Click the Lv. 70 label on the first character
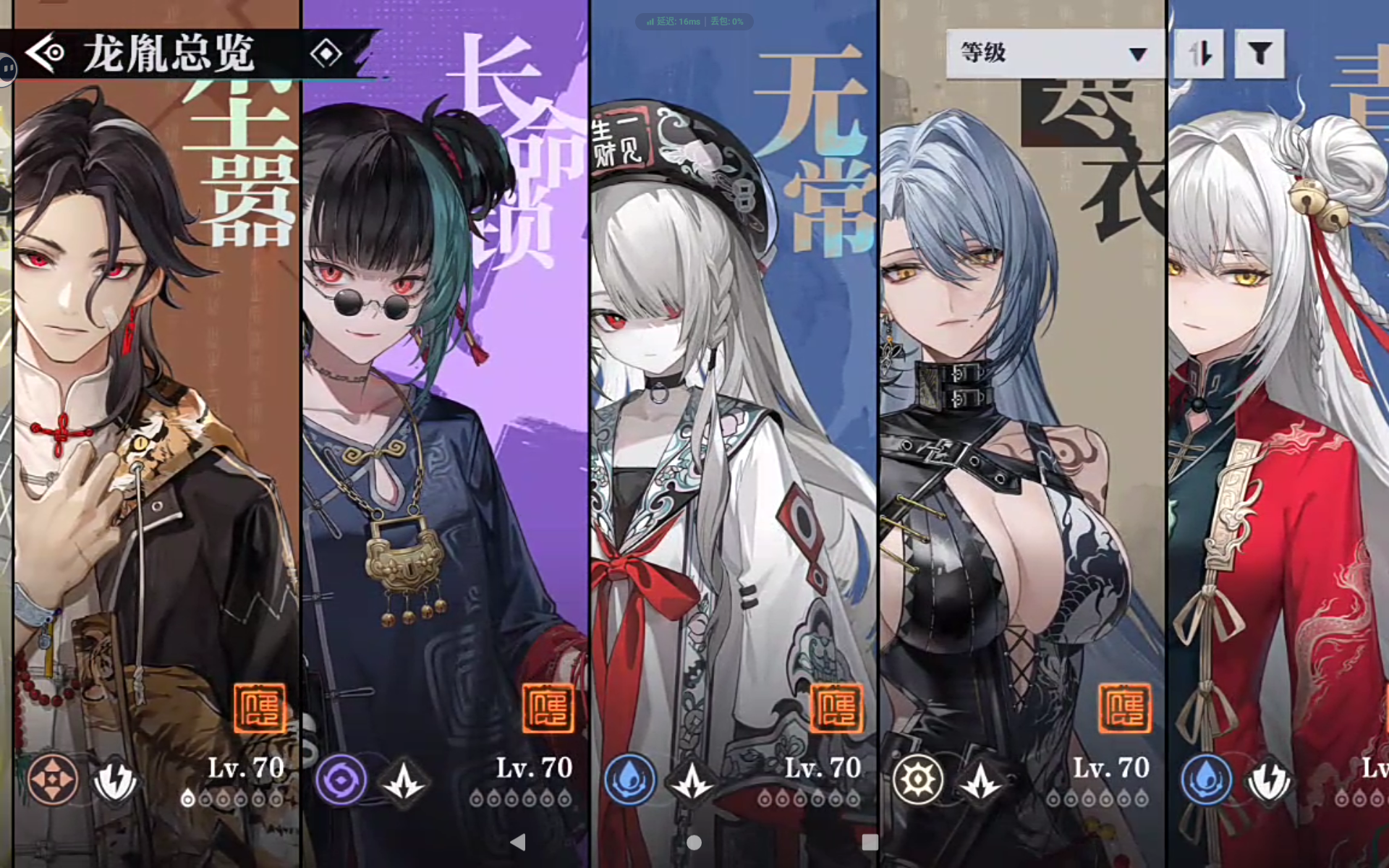Image resolution: width=1389 pixels, height=868 pixels. tap(247, 768)
